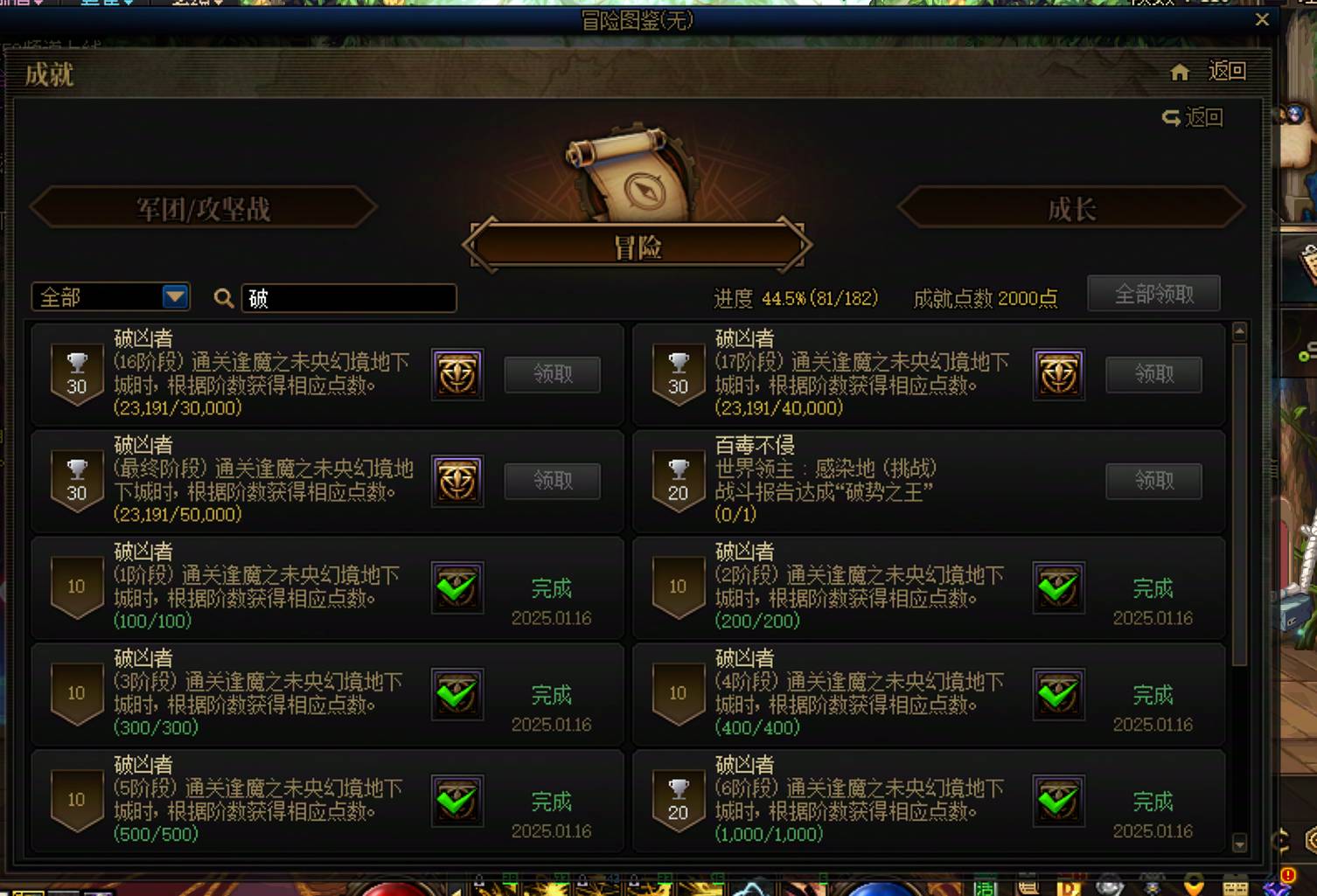The width and height of the screenshot is (1317, 896).
Task: Click the refresh arrow beside 返回
Action: 1172,118
